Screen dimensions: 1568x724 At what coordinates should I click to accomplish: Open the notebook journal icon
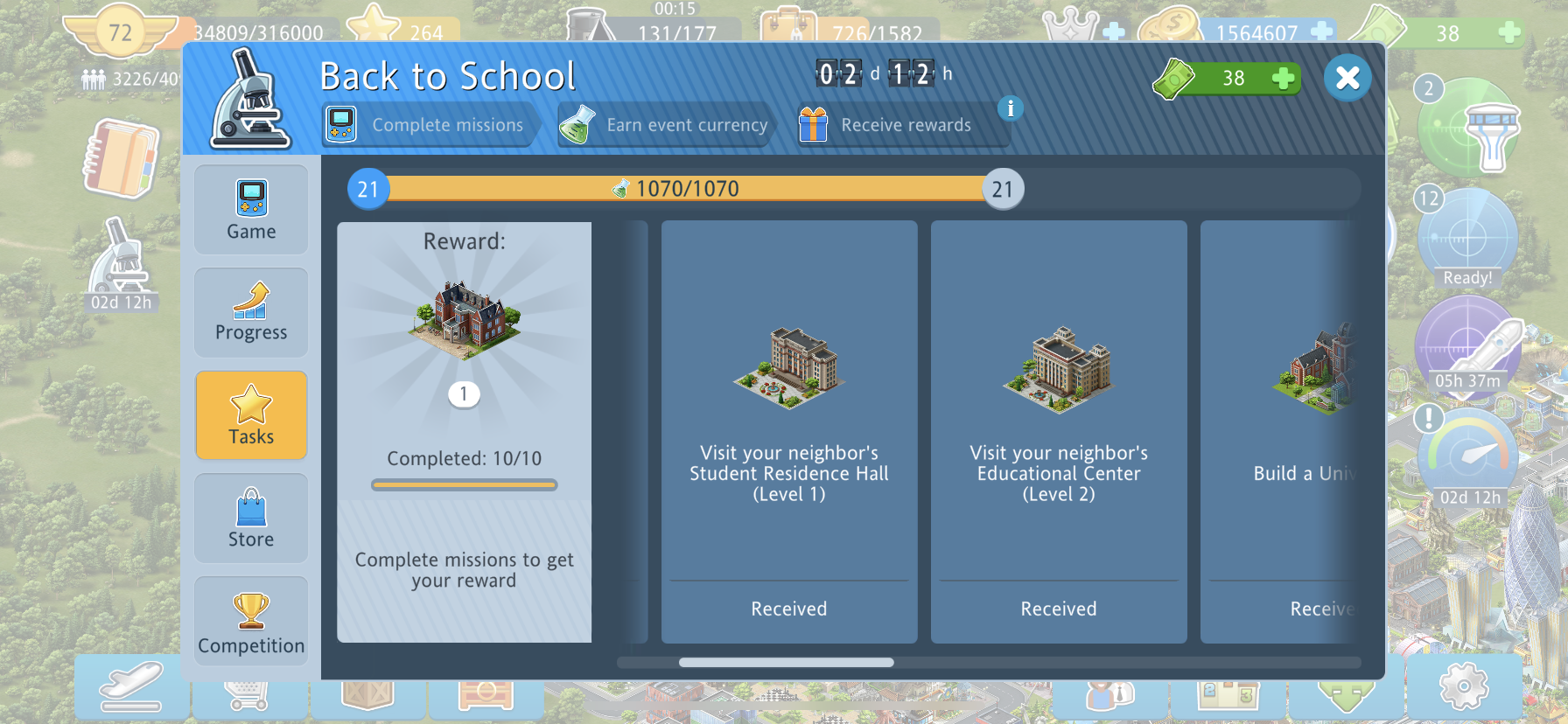click(122, 159)
